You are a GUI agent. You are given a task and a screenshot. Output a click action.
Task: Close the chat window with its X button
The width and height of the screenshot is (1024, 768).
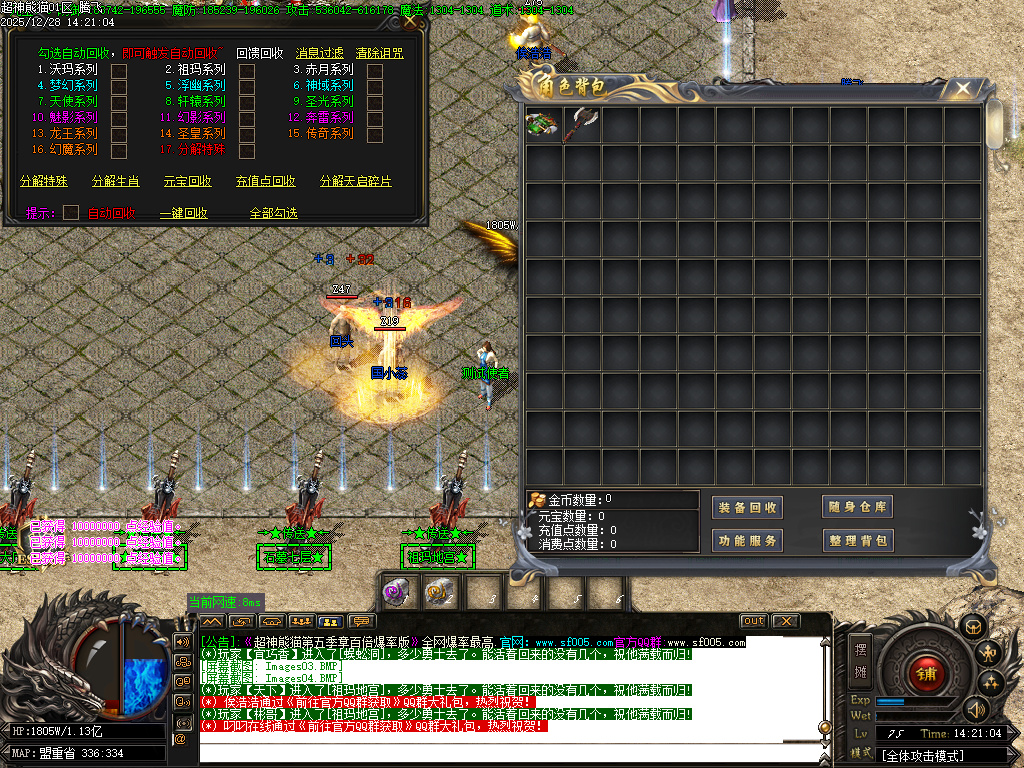786,621
